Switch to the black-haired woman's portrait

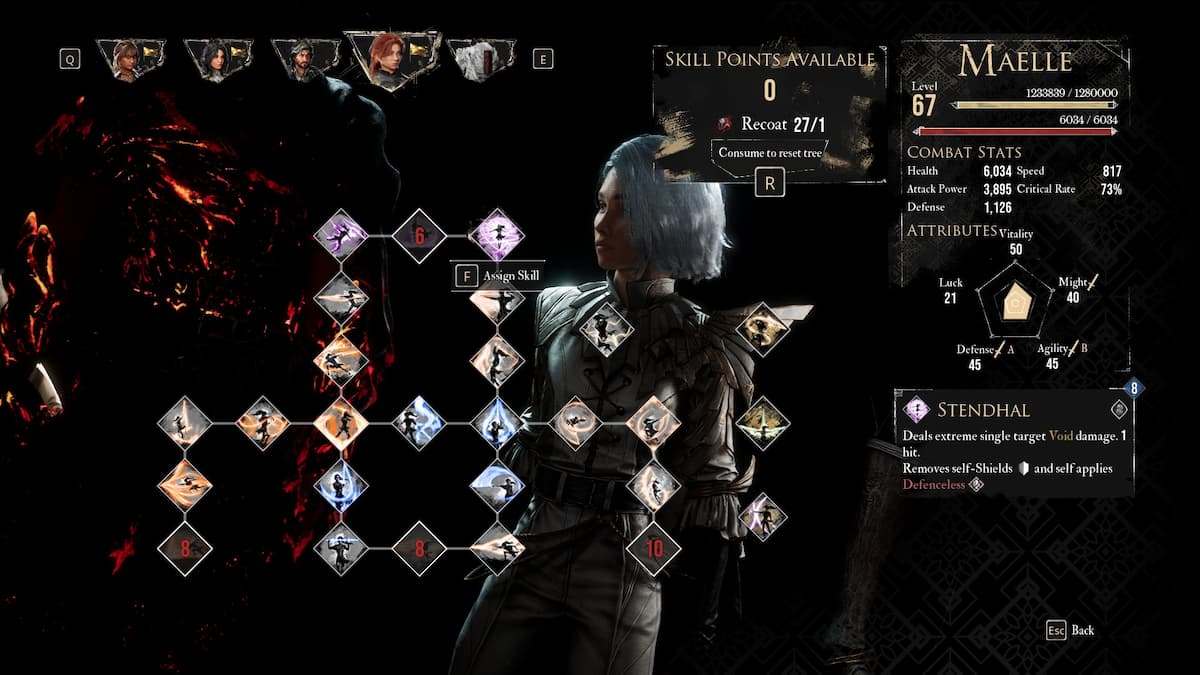click(218, 60)
